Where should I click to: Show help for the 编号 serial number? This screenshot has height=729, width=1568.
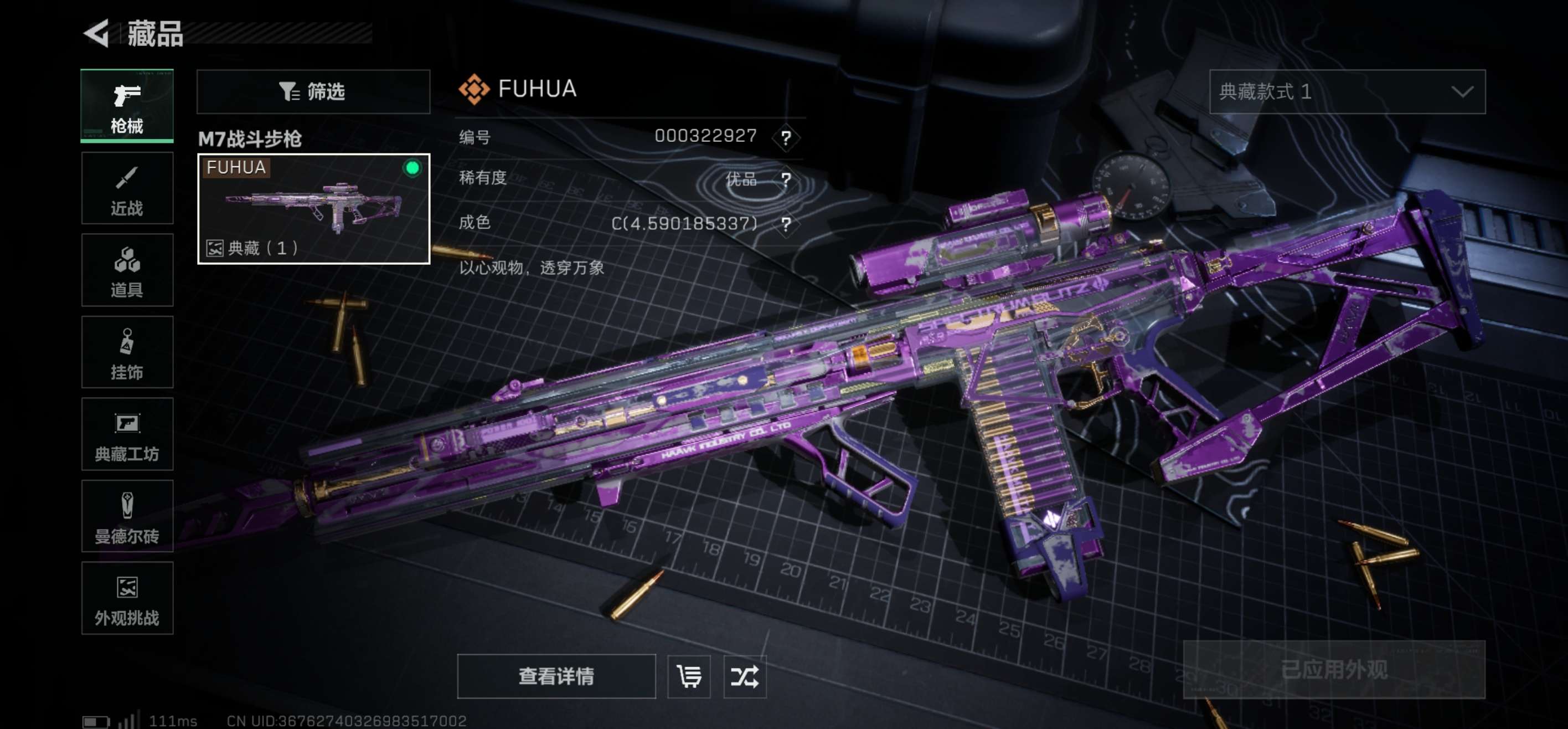point(786,137)
